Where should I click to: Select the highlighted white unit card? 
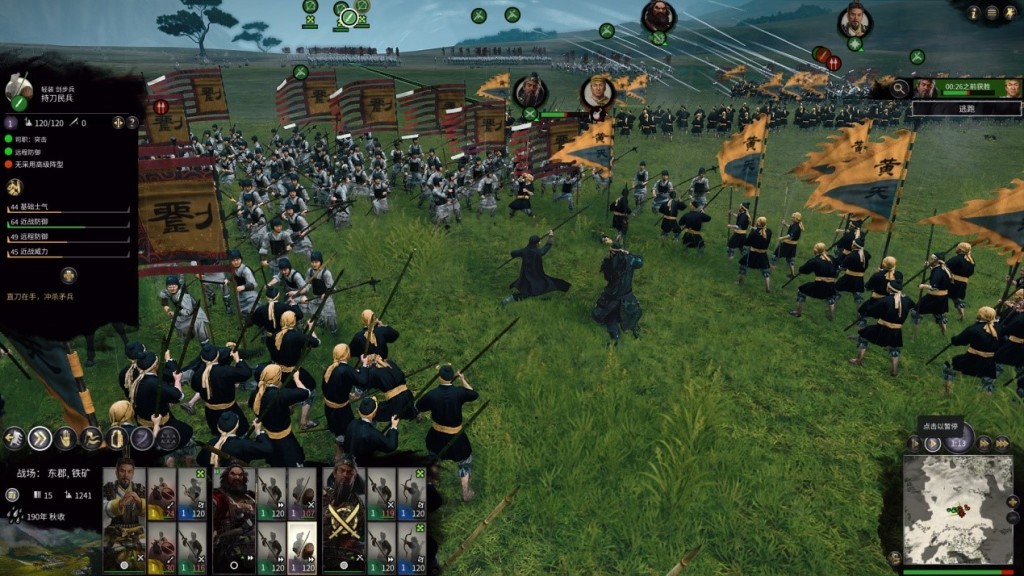(x=302, y=545)
